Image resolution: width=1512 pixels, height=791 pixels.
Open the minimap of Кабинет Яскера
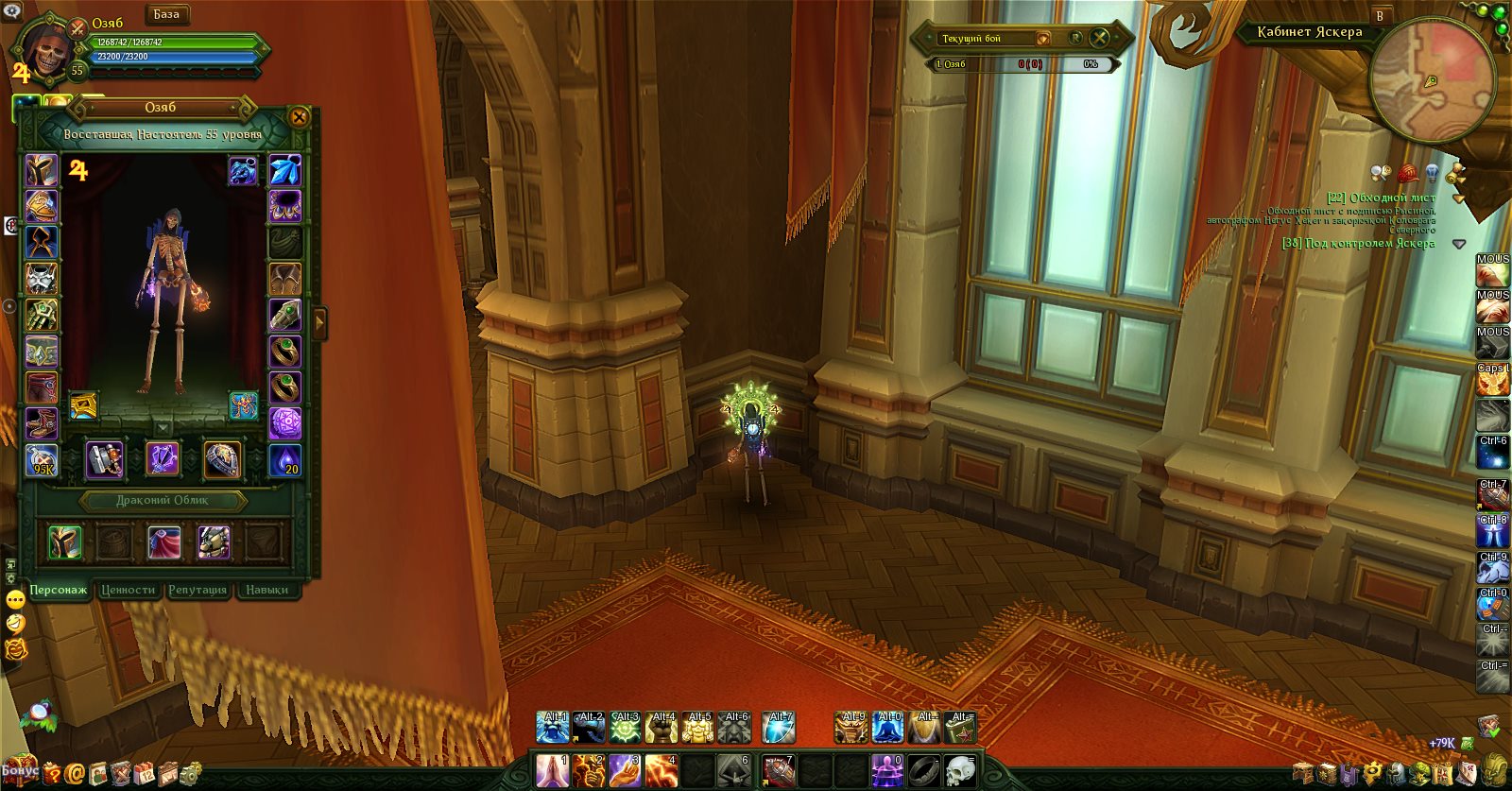coord(1432,80)
